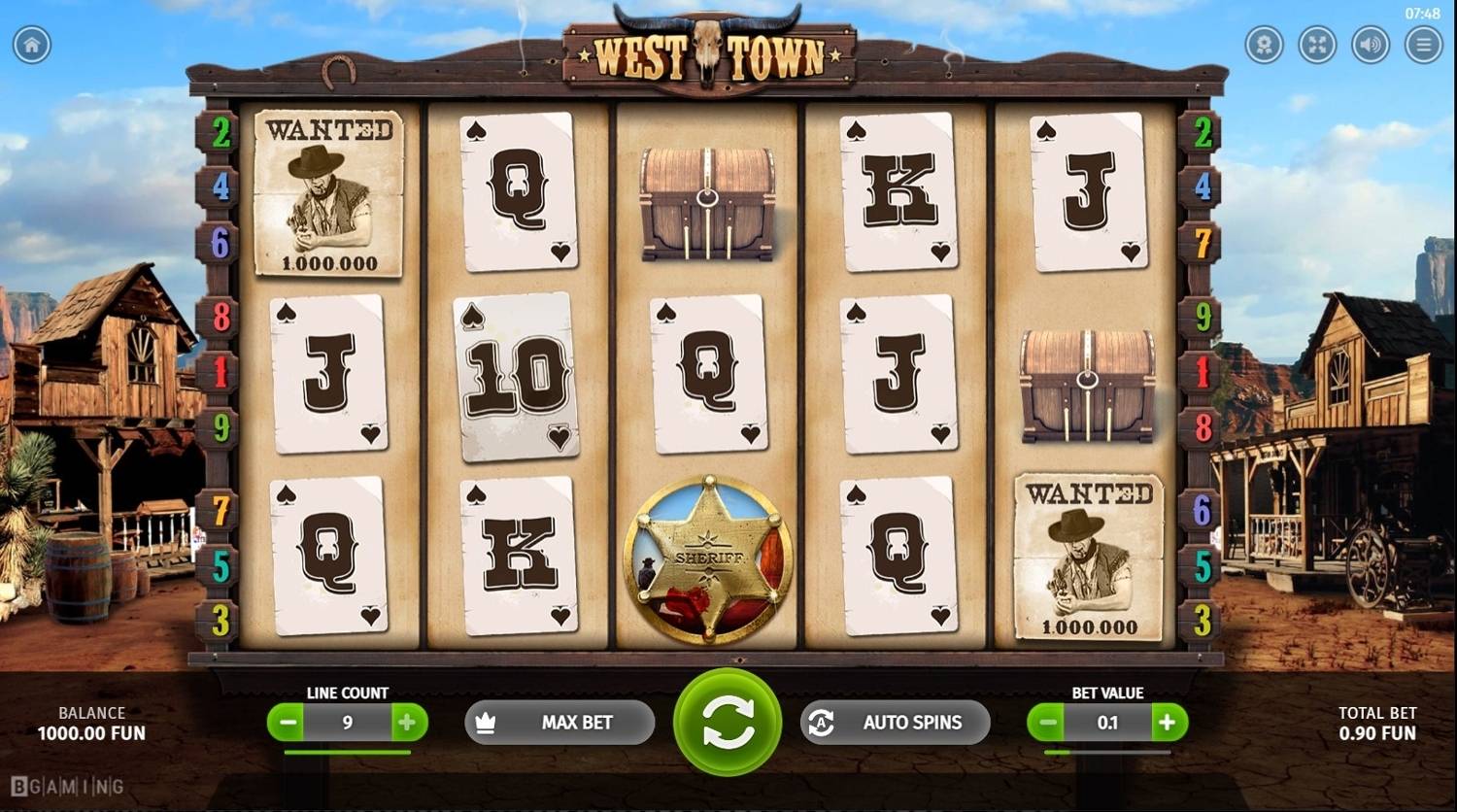
Task: Activate Max Bet
Action: click(559, 723)
